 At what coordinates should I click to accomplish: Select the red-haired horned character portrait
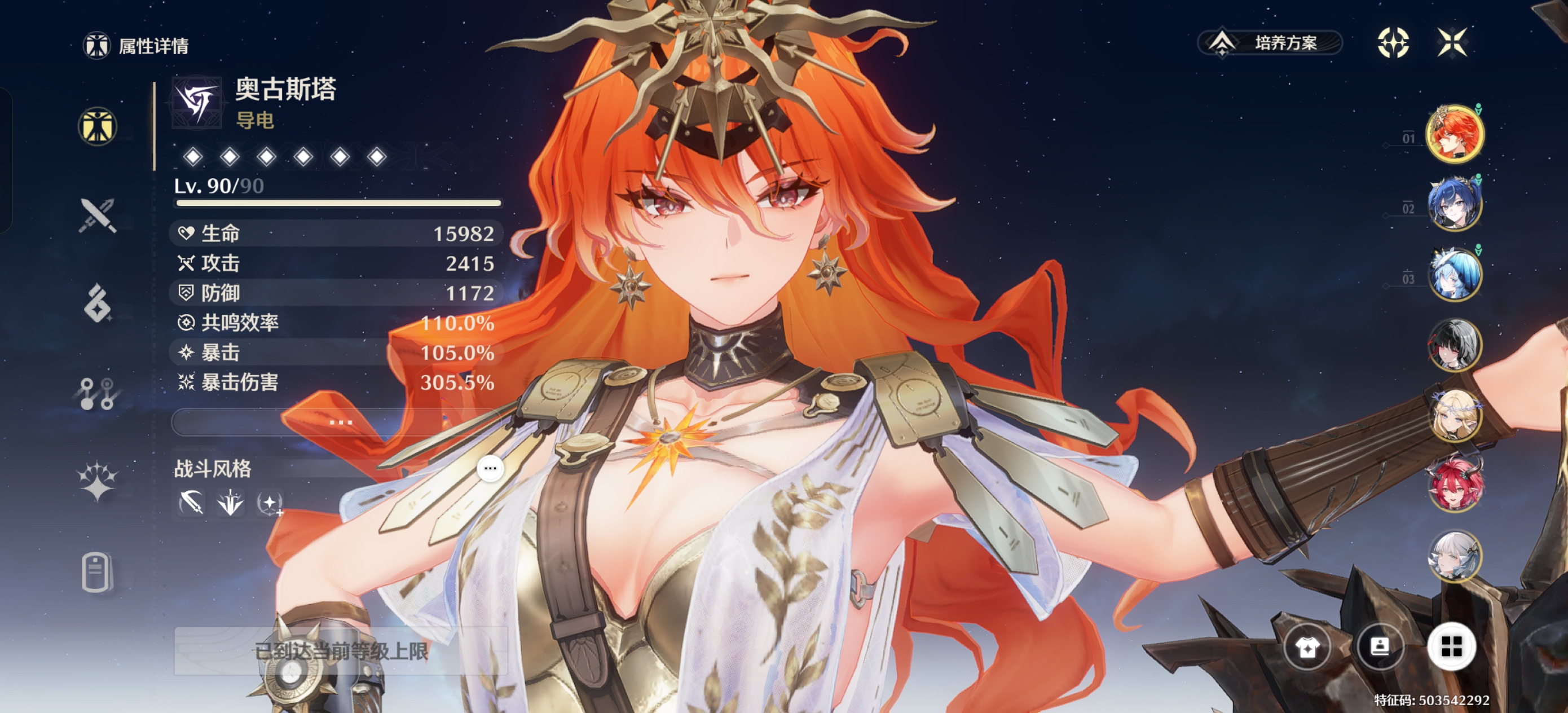[1455, 485]
